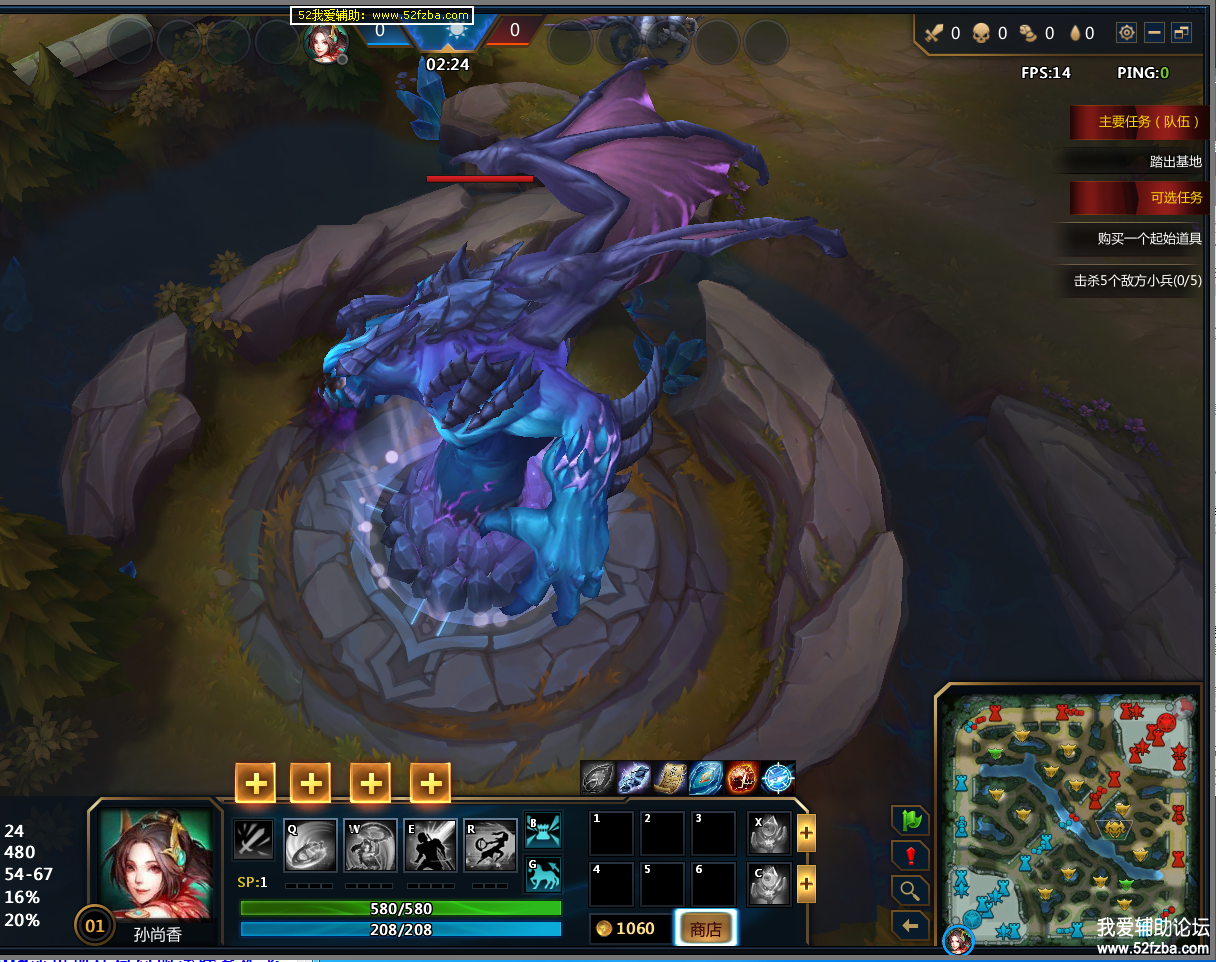Open the 商店 shop button
The height and width of the screenshot is (962, 1216).
(706, 929)
